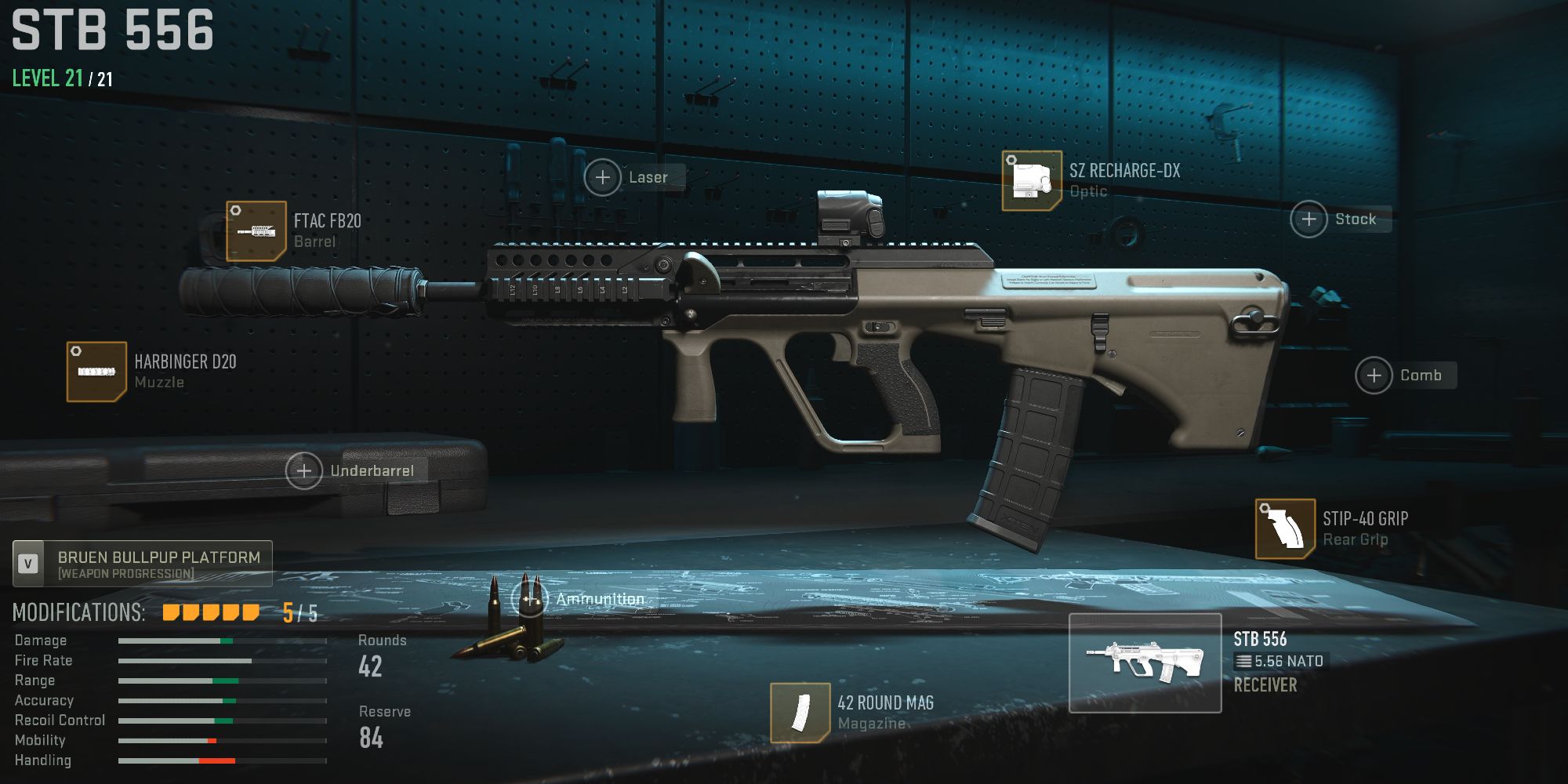Add a Comb attachment
Image resolution: width=1568 pixels, height=784 pixels.
click(x=1374, y=376)
